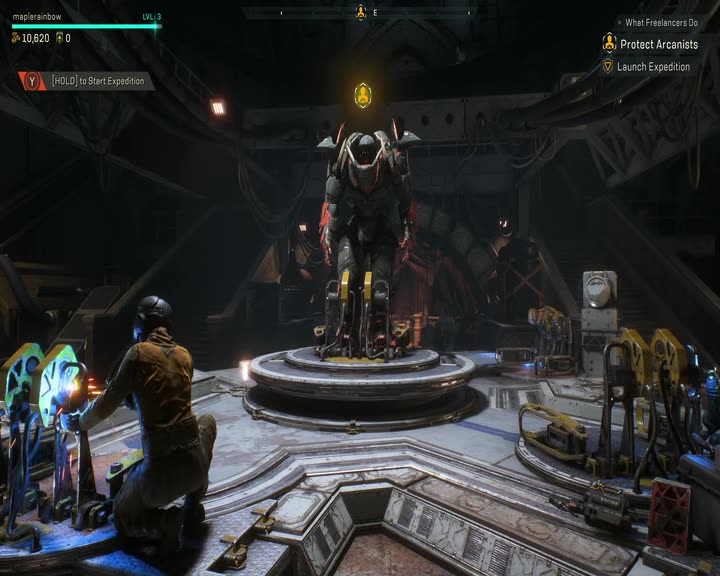Open the What Freelancers Do quest header
This screenshot has height=576, width=720.
click(x=661, y=22)
